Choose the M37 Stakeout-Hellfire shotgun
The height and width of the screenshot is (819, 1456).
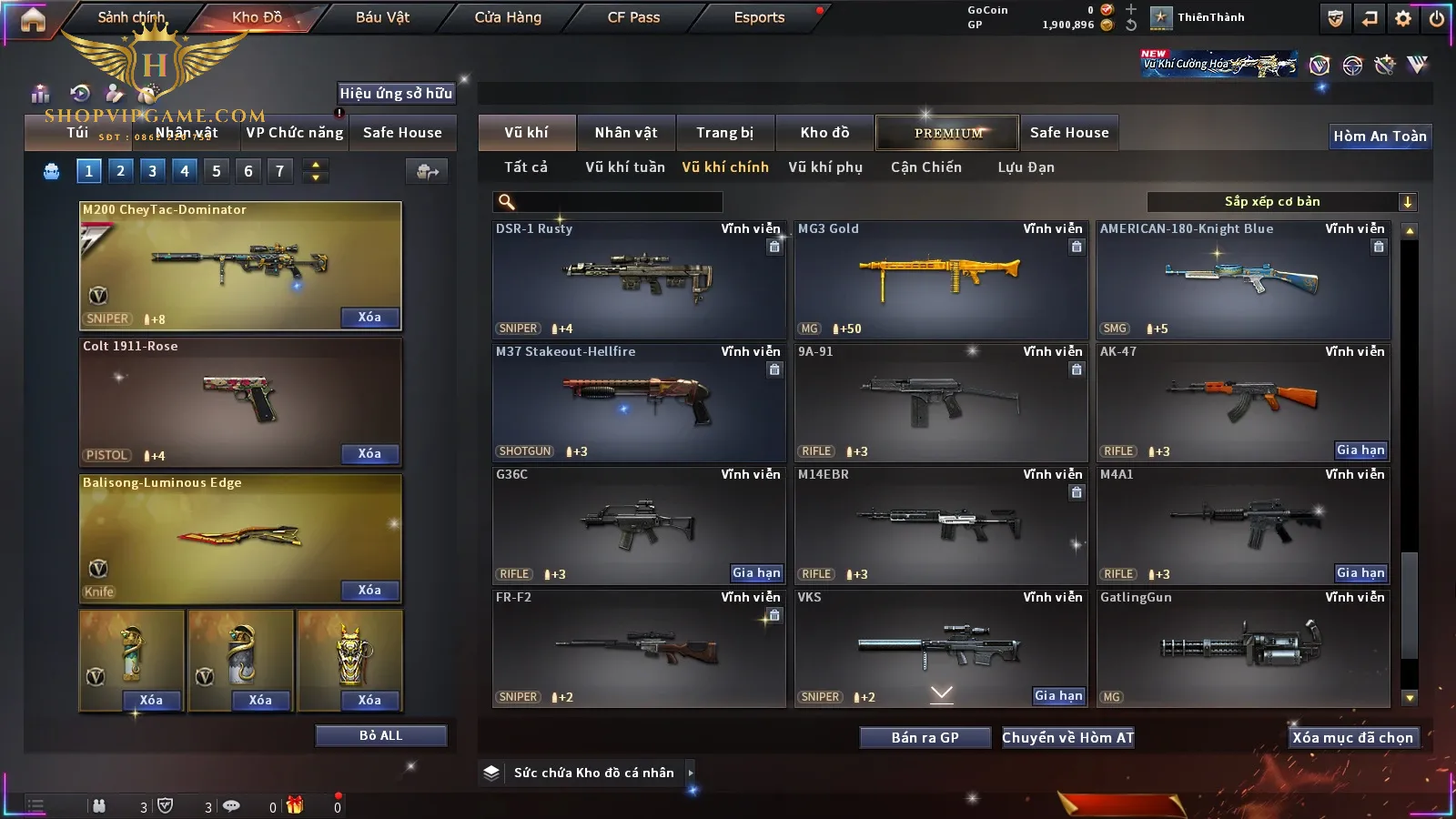click(638, 402)
